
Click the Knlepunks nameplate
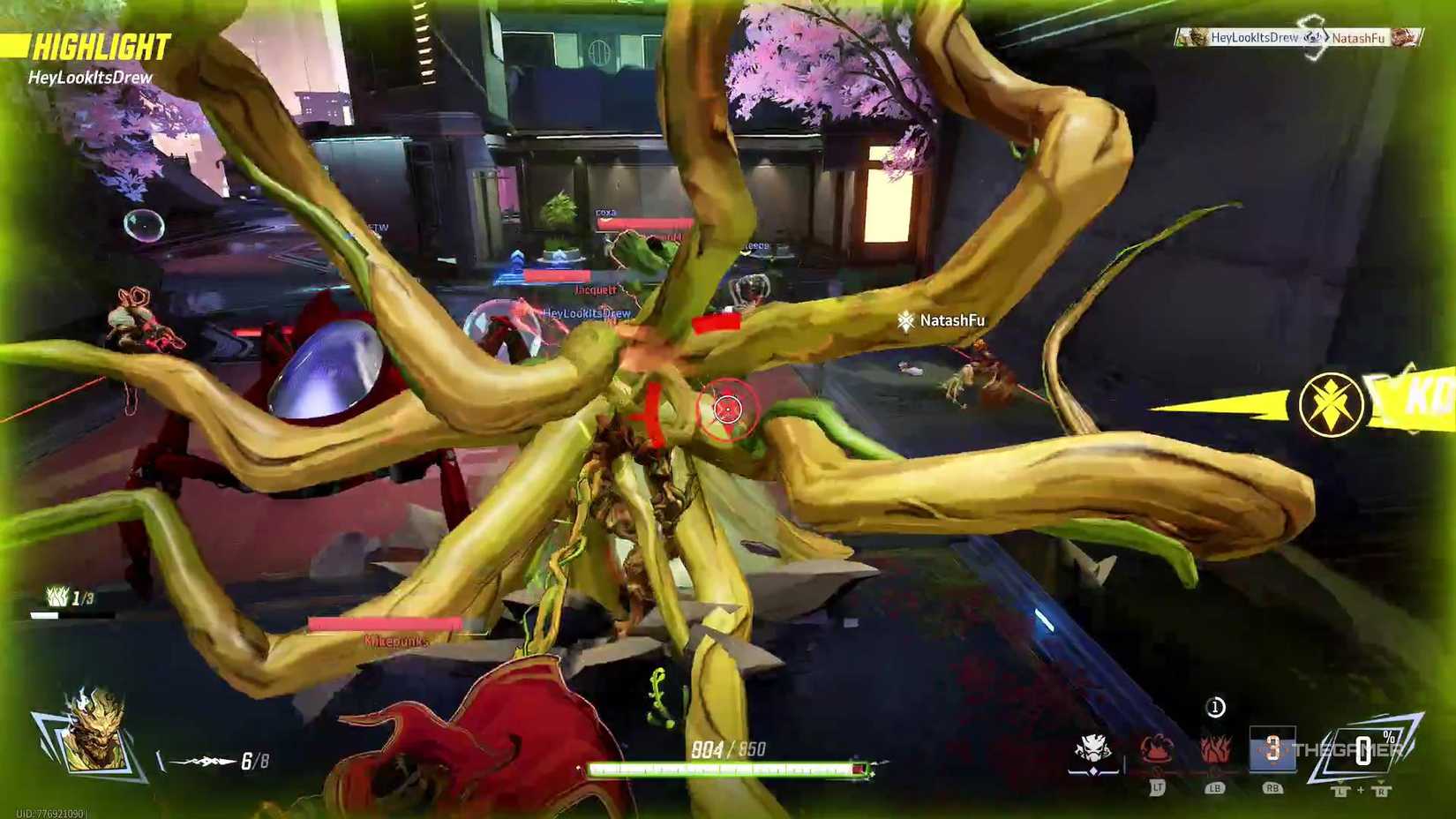point(394,642)
